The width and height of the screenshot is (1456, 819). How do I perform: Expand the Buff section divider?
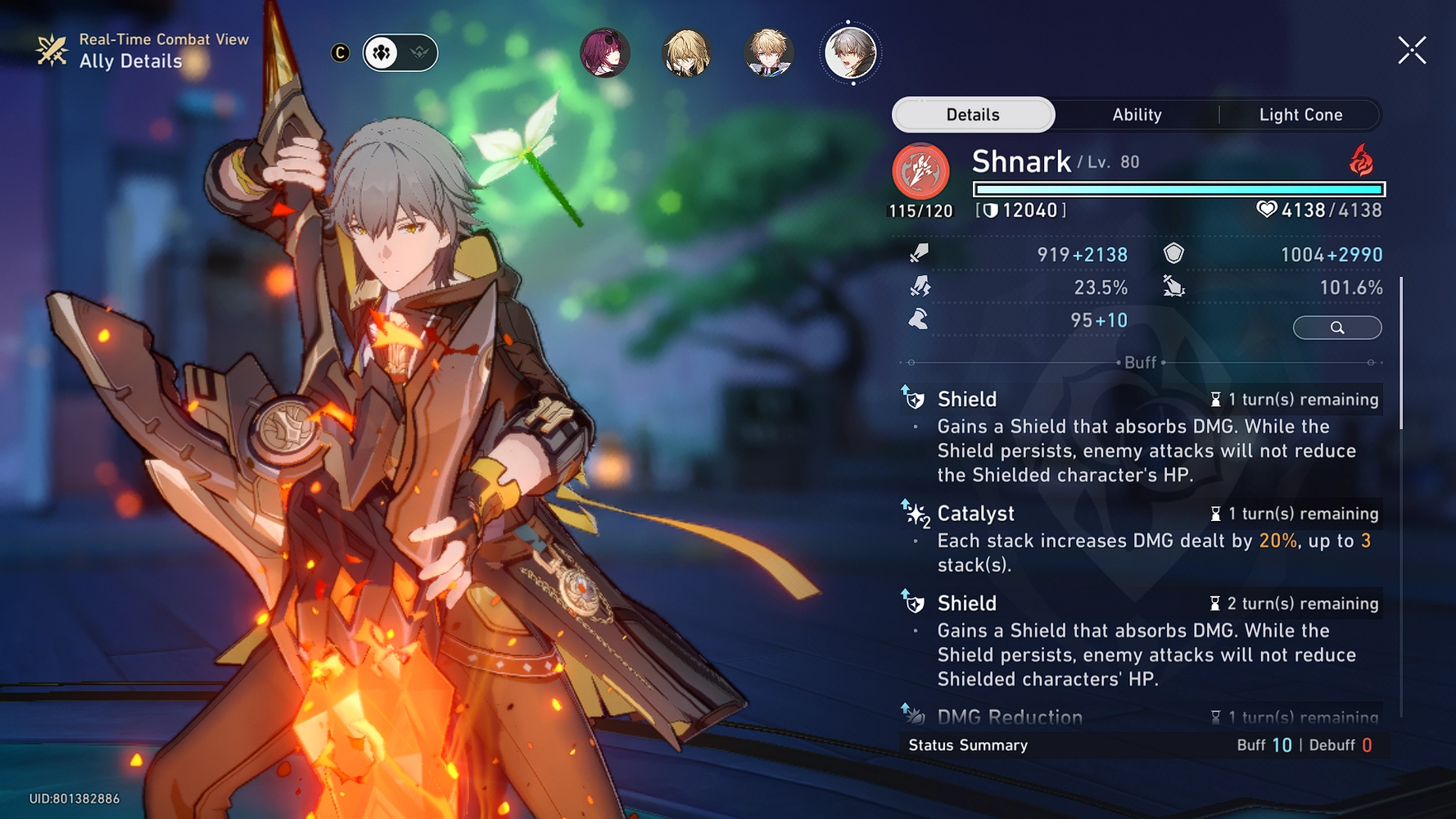pyautogui.click(x=1141, y=363)
